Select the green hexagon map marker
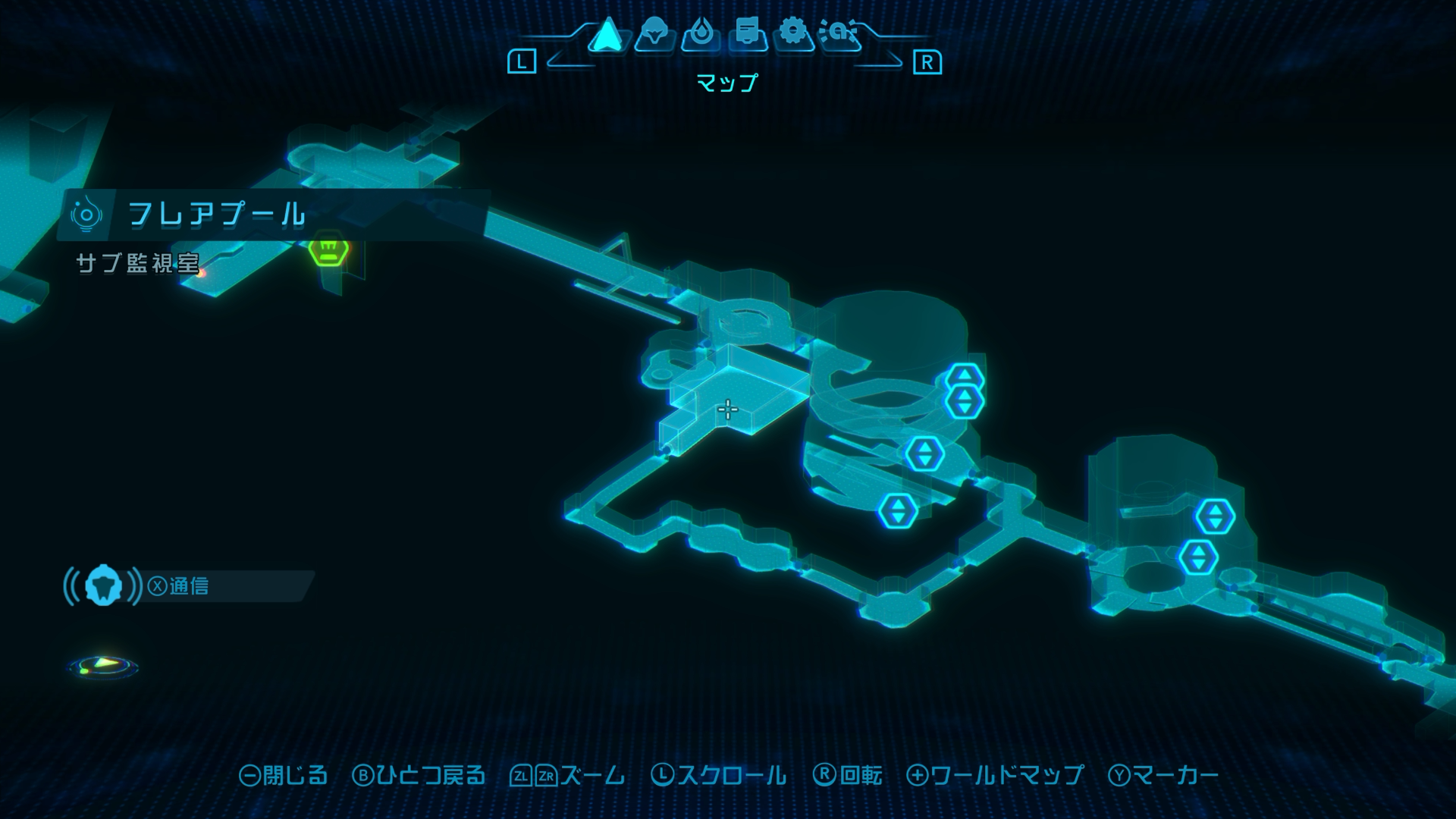The width and height of the screenshot is (1456, 819). (328, 249)
